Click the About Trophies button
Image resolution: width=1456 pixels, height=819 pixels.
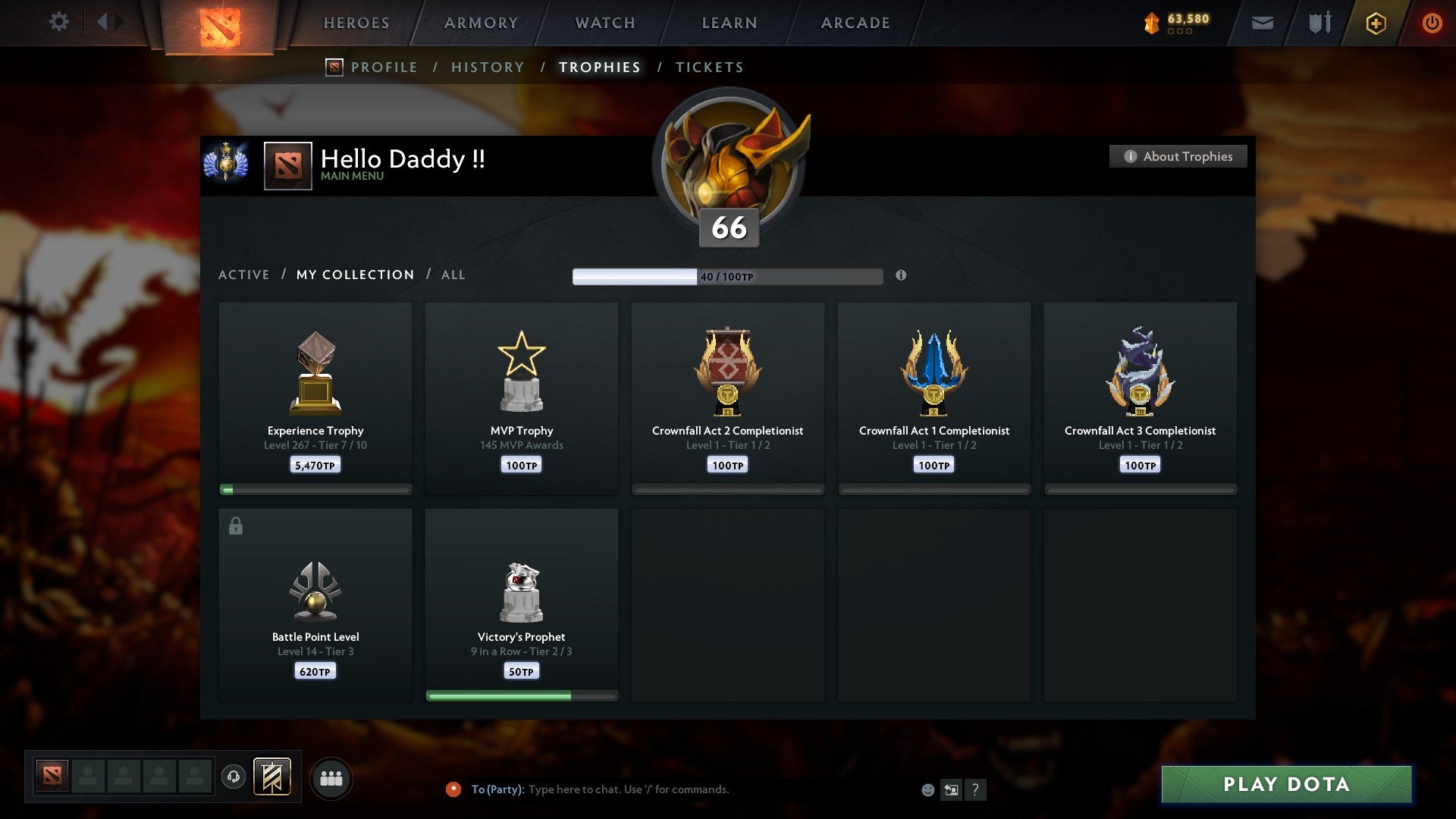click(x=1178, y=156)
